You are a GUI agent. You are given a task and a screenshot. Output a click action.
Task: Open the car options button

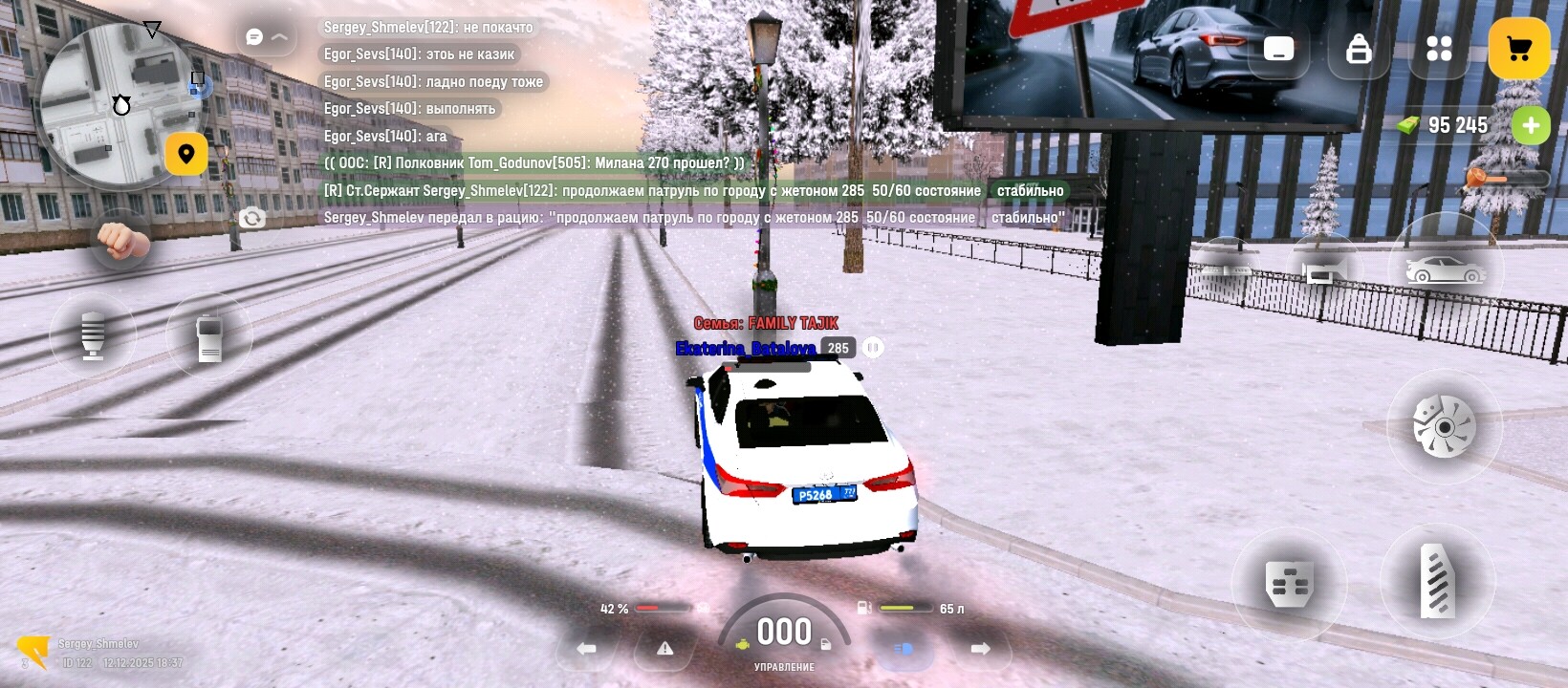[1446, 270]
